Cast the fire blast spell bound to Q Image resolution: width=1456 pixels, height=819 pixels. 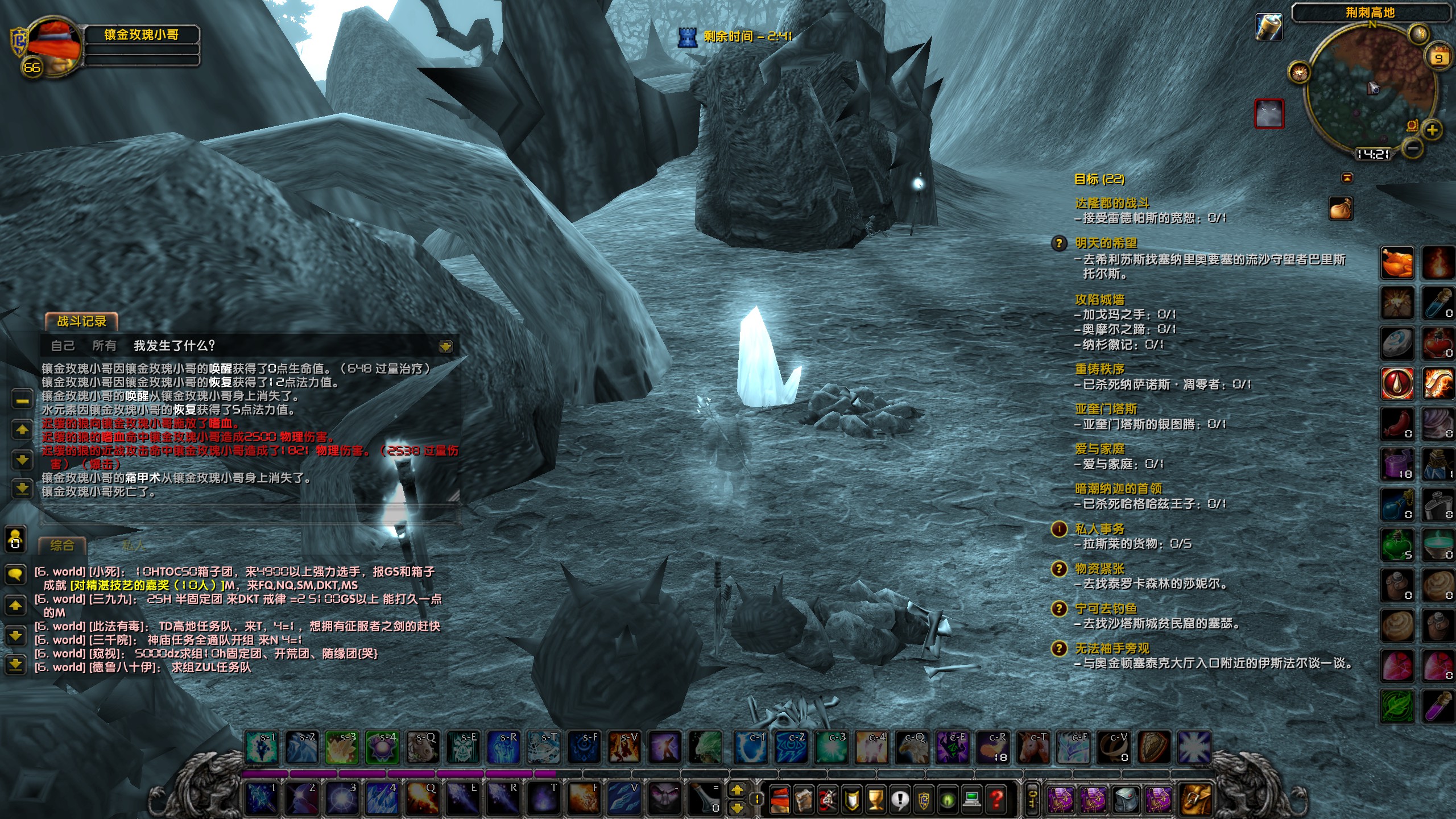[422, 799]
